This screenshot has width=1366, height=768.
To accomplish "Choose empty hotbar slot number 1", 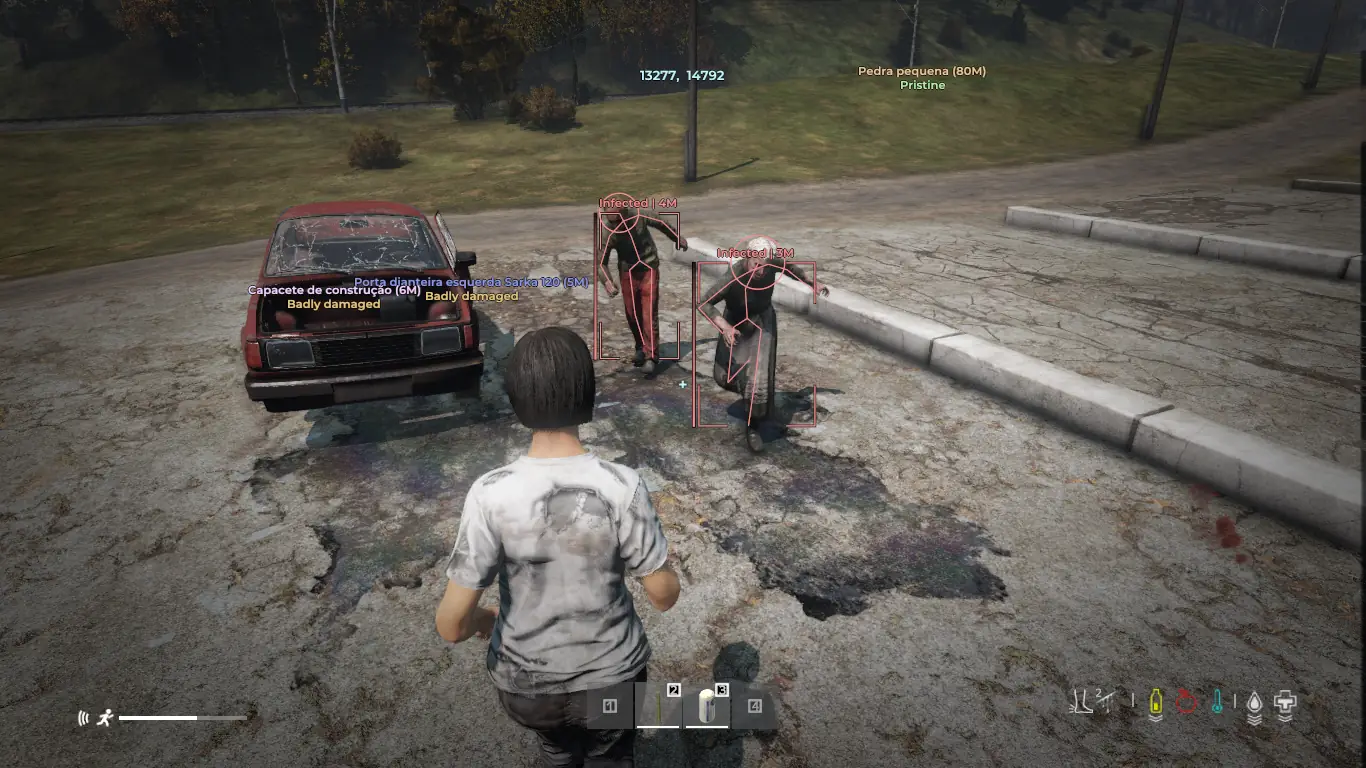I will 610,707.
